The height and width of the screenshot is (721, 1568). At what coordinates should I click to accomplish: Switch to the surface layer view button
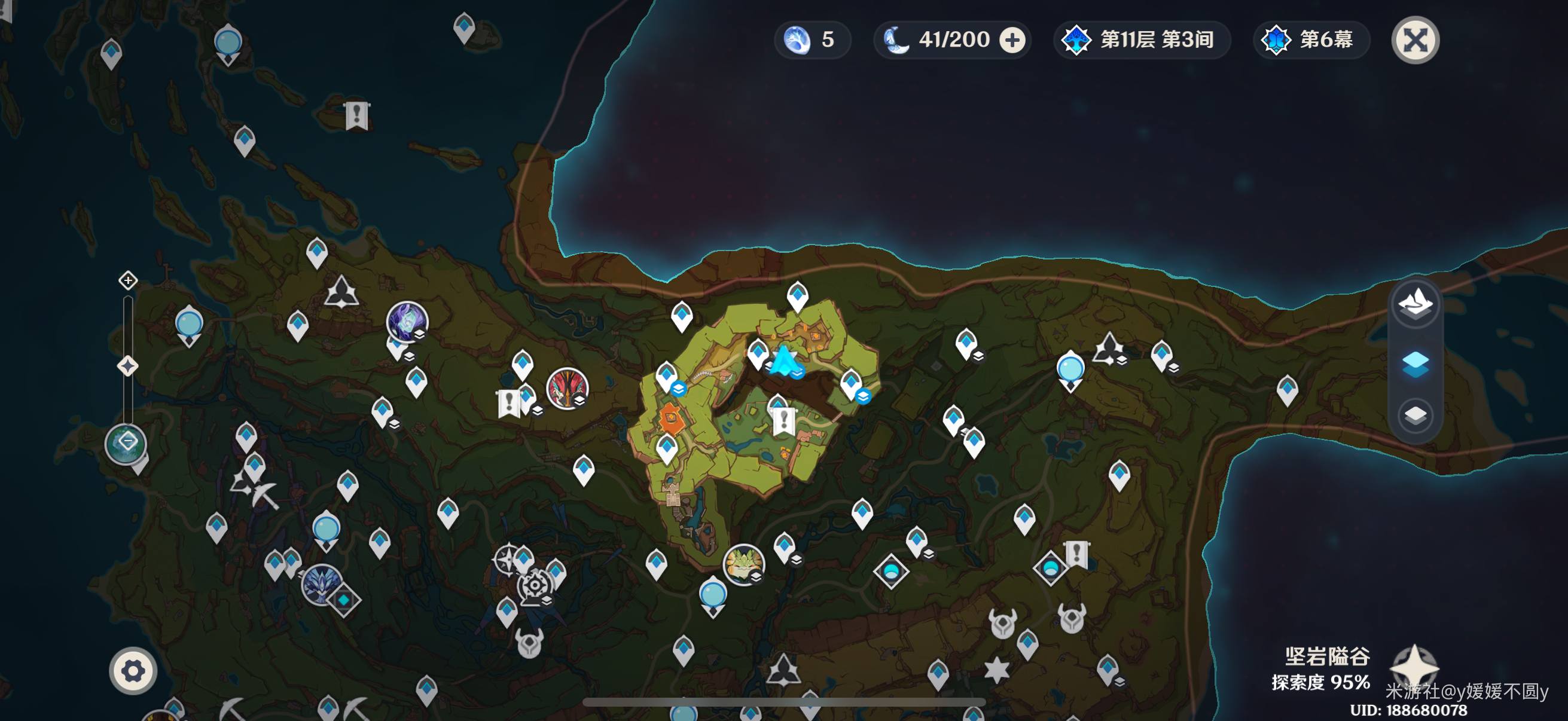pos(1415,304)
